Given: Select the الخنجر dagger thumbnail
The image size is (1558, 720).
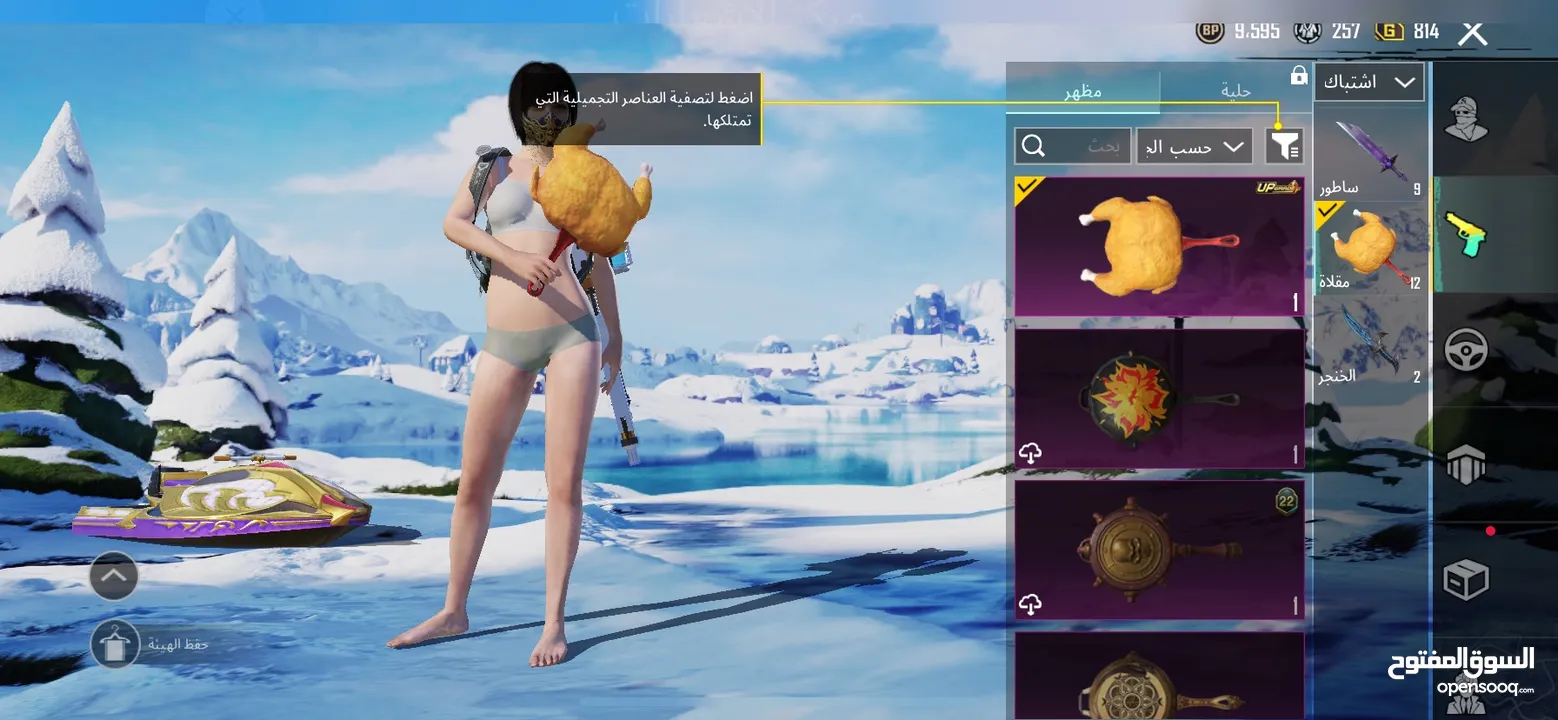Looking at the screenshot, I should pos(1369,340).
